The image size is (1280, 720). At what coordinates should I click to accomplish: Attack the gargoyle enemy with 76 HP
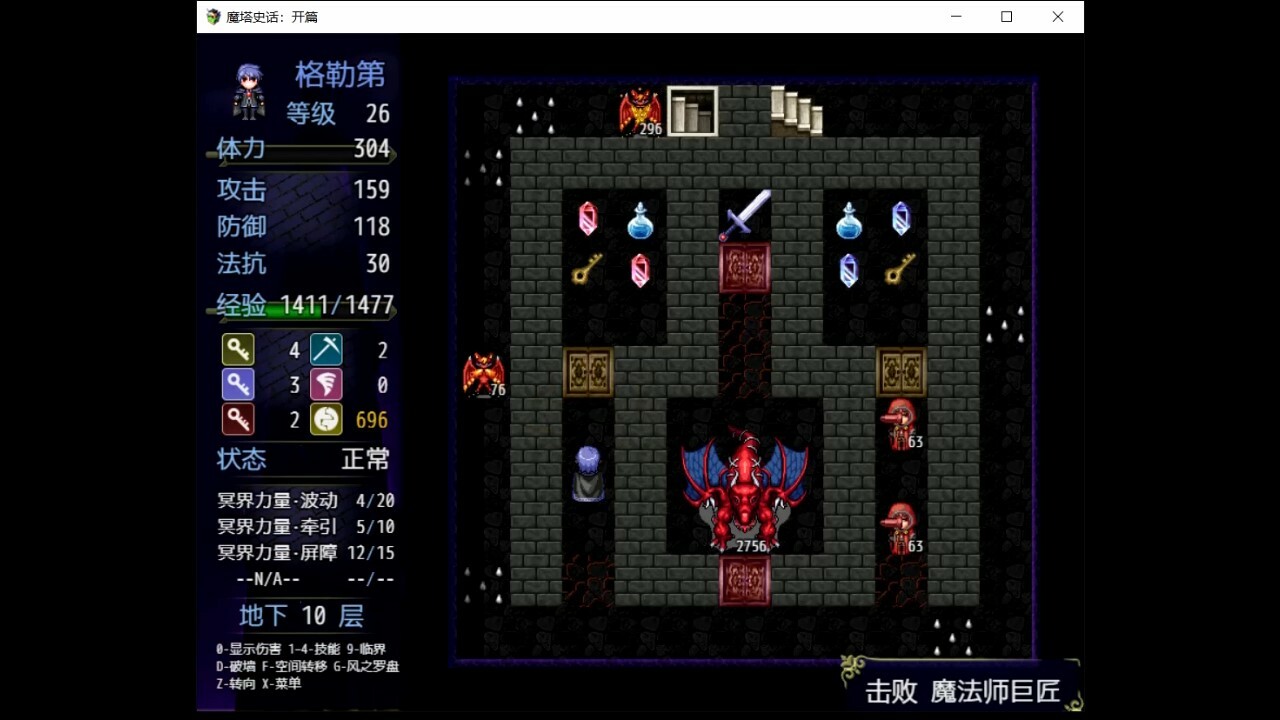pos(485,372)
